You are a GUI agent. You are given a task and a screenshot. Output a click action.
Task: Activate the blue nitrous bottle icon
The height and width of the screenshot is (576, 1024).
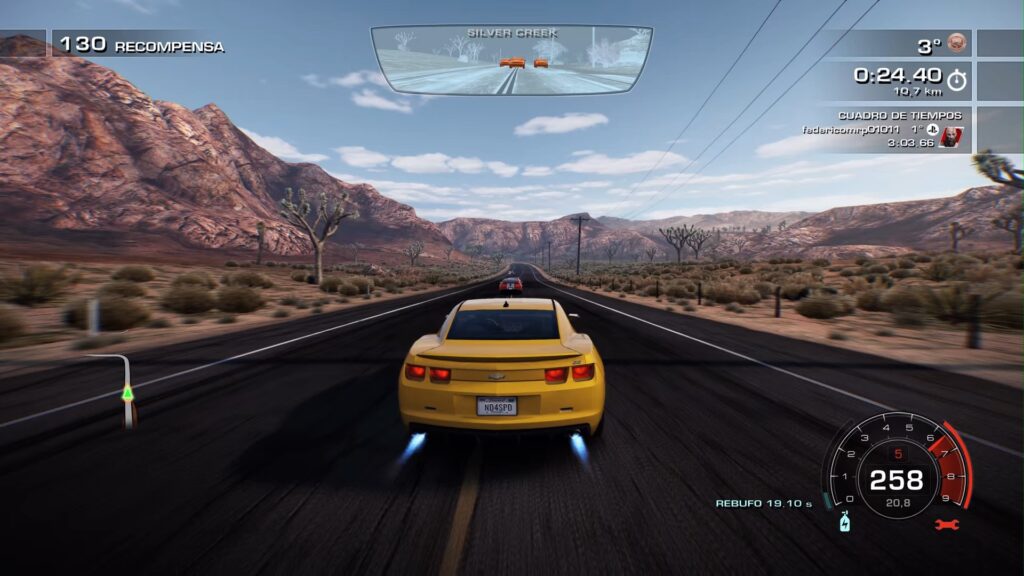[843, 522]
